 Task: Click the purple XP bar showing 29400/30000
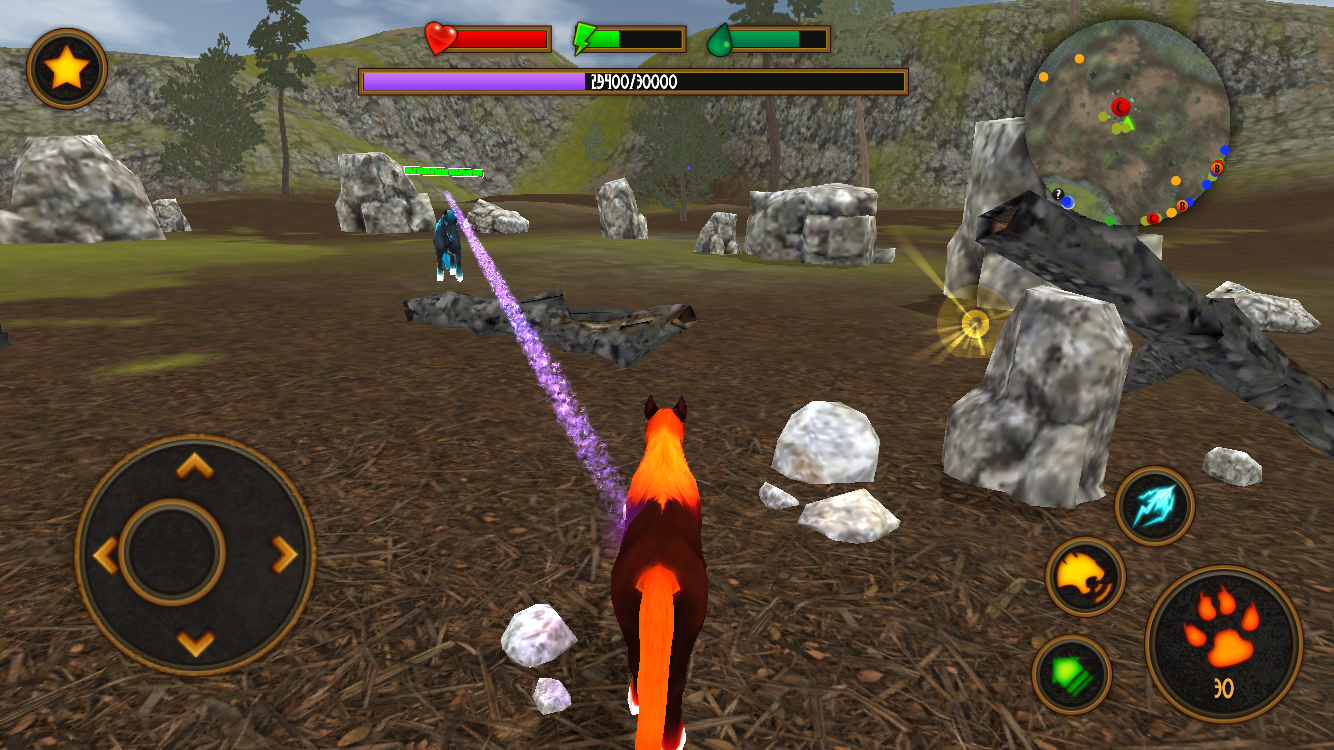point(633,82)
